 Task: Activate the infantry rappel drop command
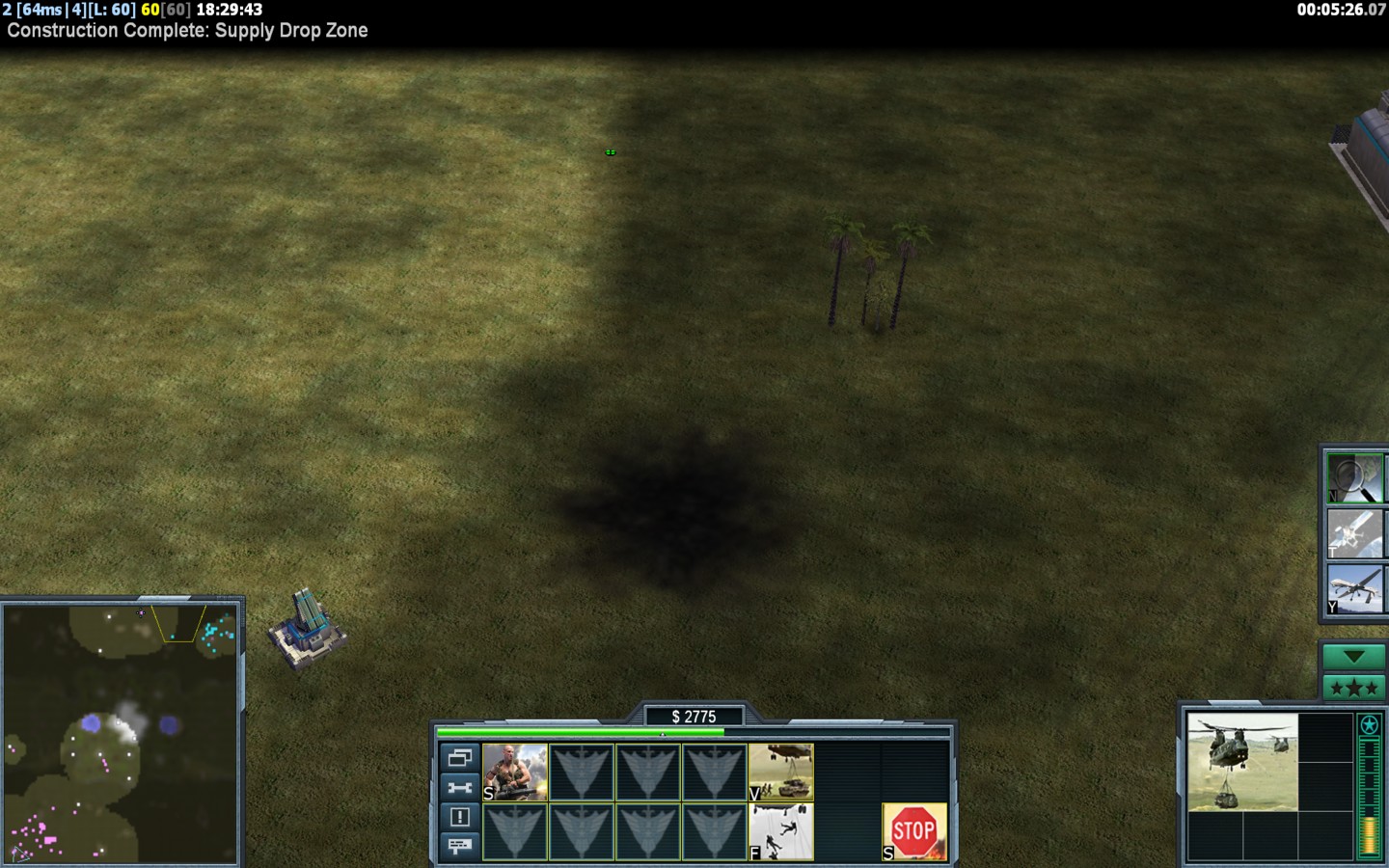click(x=780, y=831)
